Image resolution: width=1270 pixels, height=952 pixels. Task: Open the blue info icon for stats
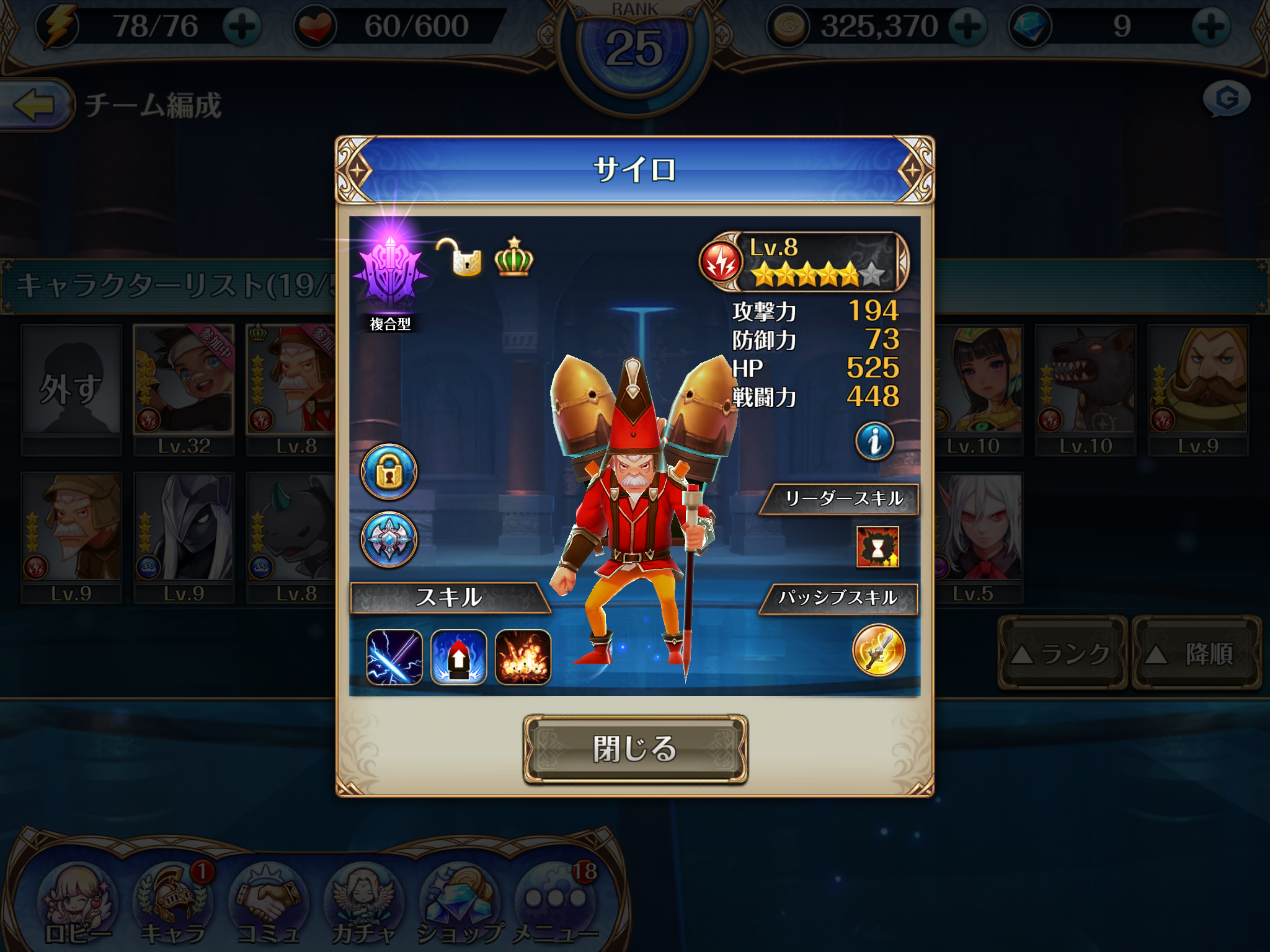[874, 441]
